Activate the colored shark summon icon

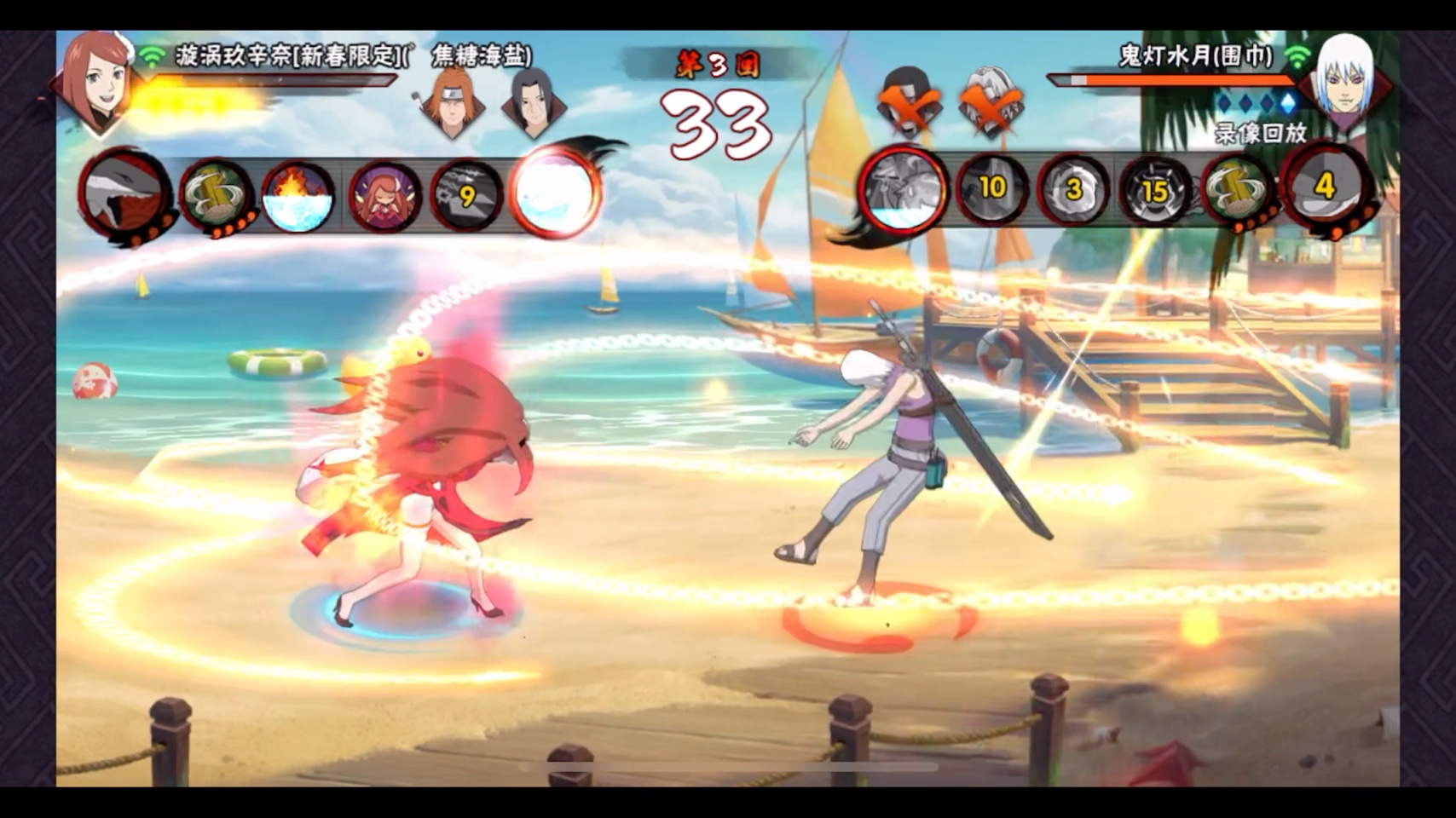tap(126, 195)
